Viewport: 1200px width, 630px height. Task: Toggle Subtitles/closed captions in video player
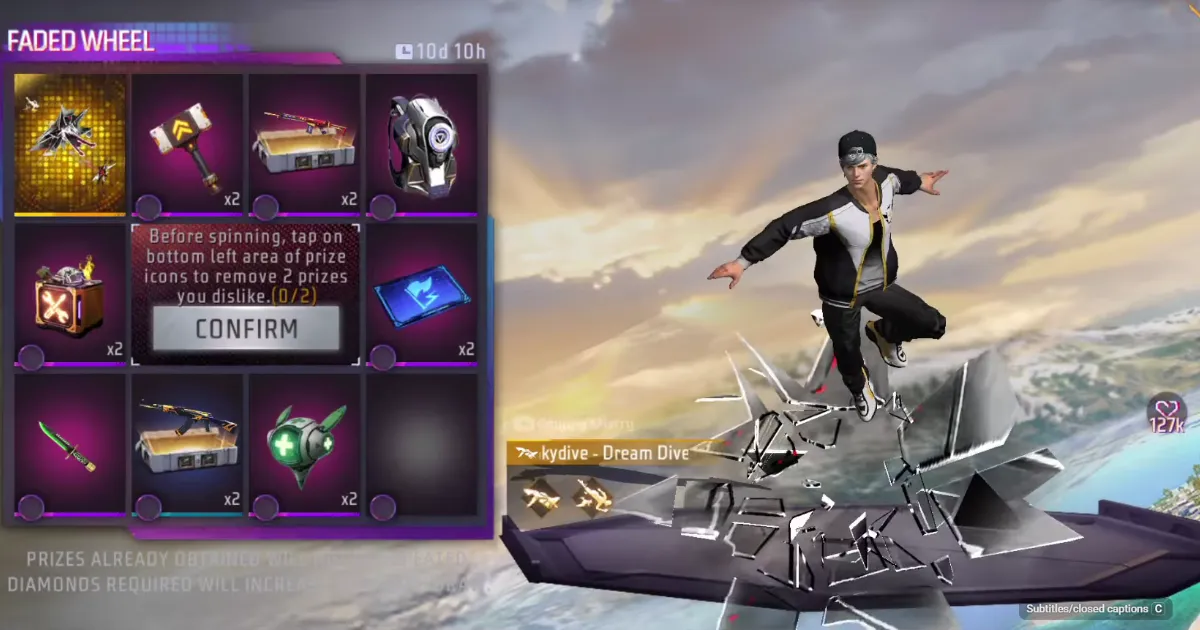[x=1092, y=608]
